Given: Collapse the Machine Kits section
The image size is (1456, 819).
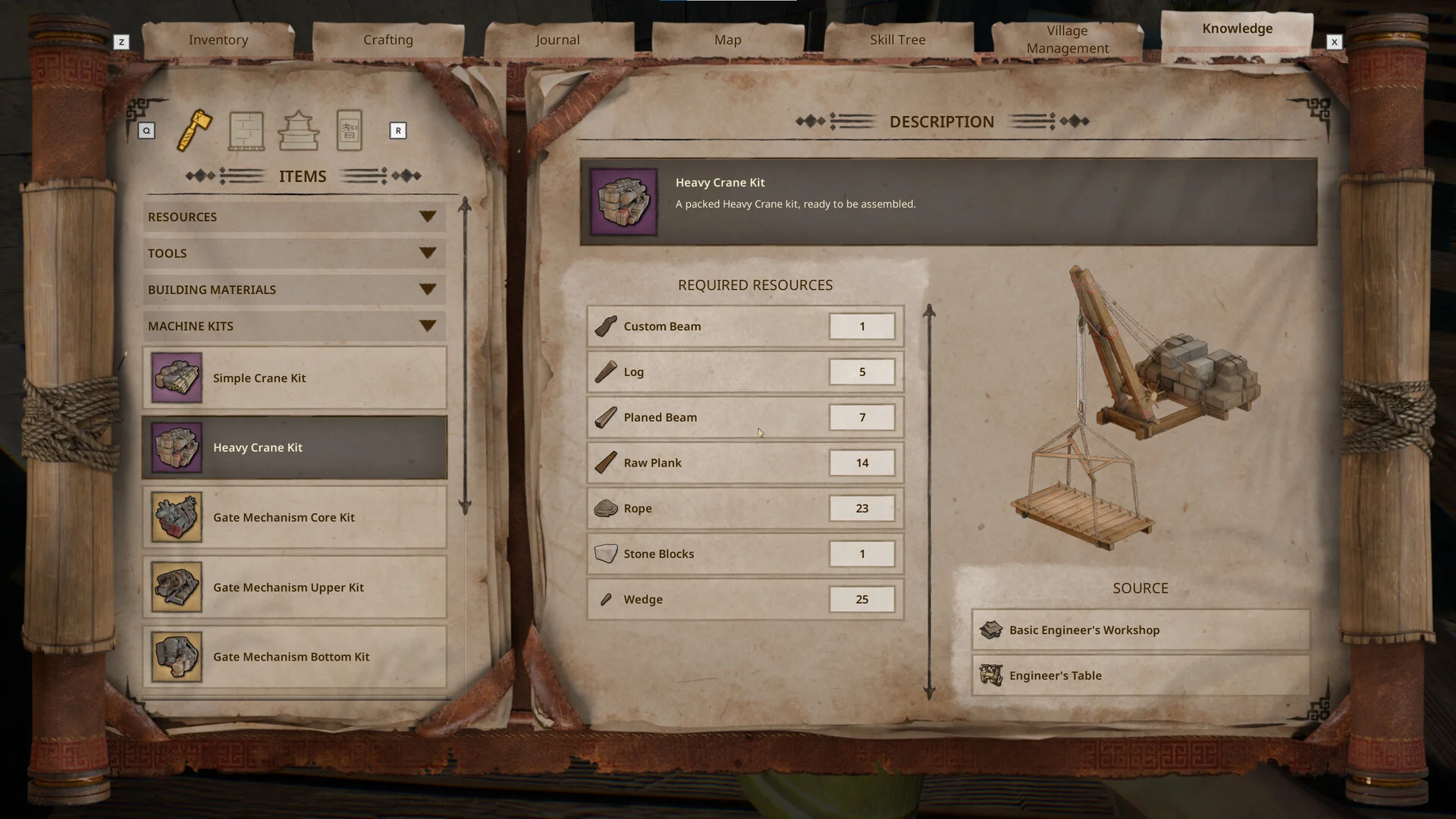Looking at the screenshot, I should pyautogui.click(x=293, y=326).
